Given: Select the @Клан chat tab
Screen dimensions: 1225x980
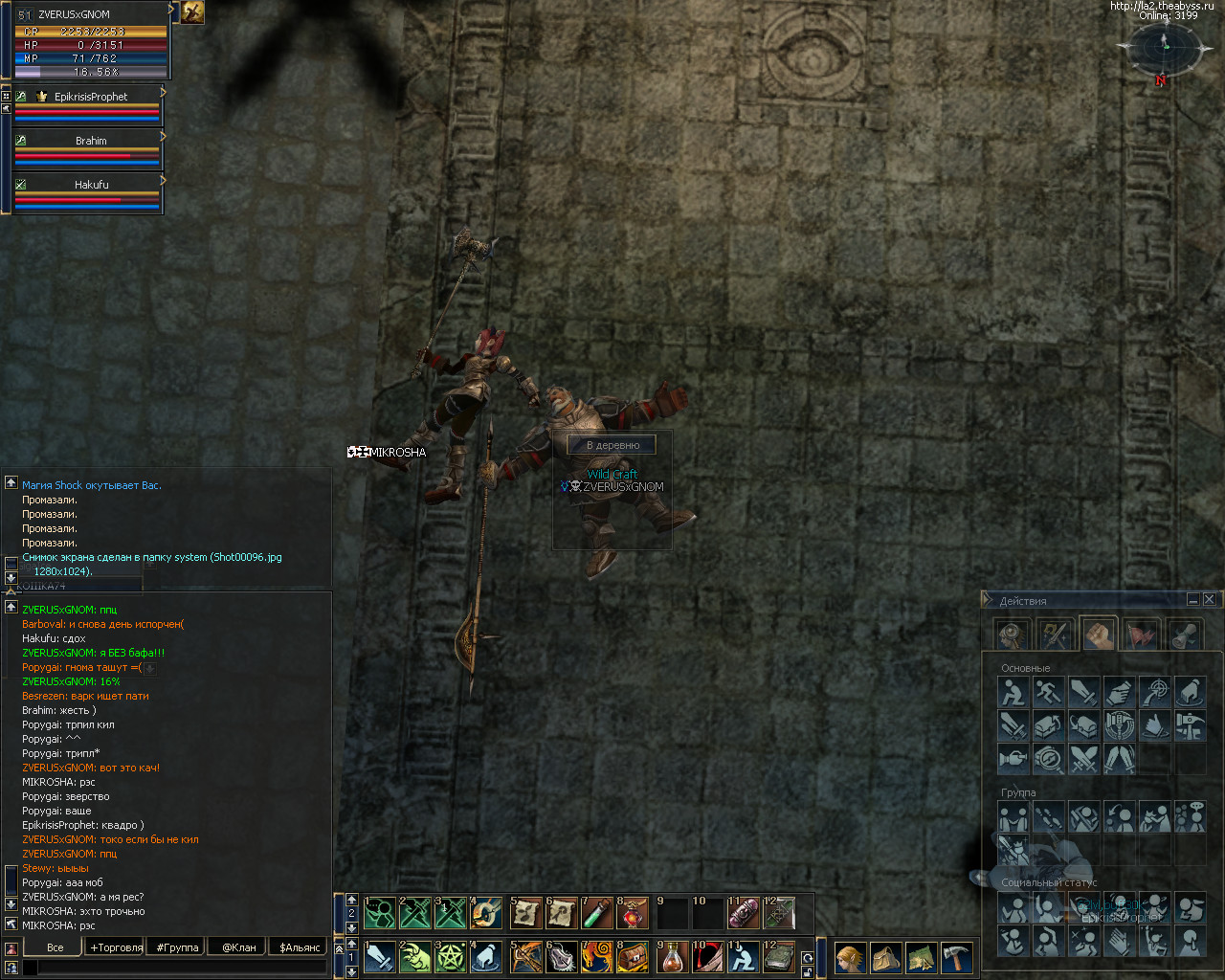Looking at the screenshot, I should [239, 947].
